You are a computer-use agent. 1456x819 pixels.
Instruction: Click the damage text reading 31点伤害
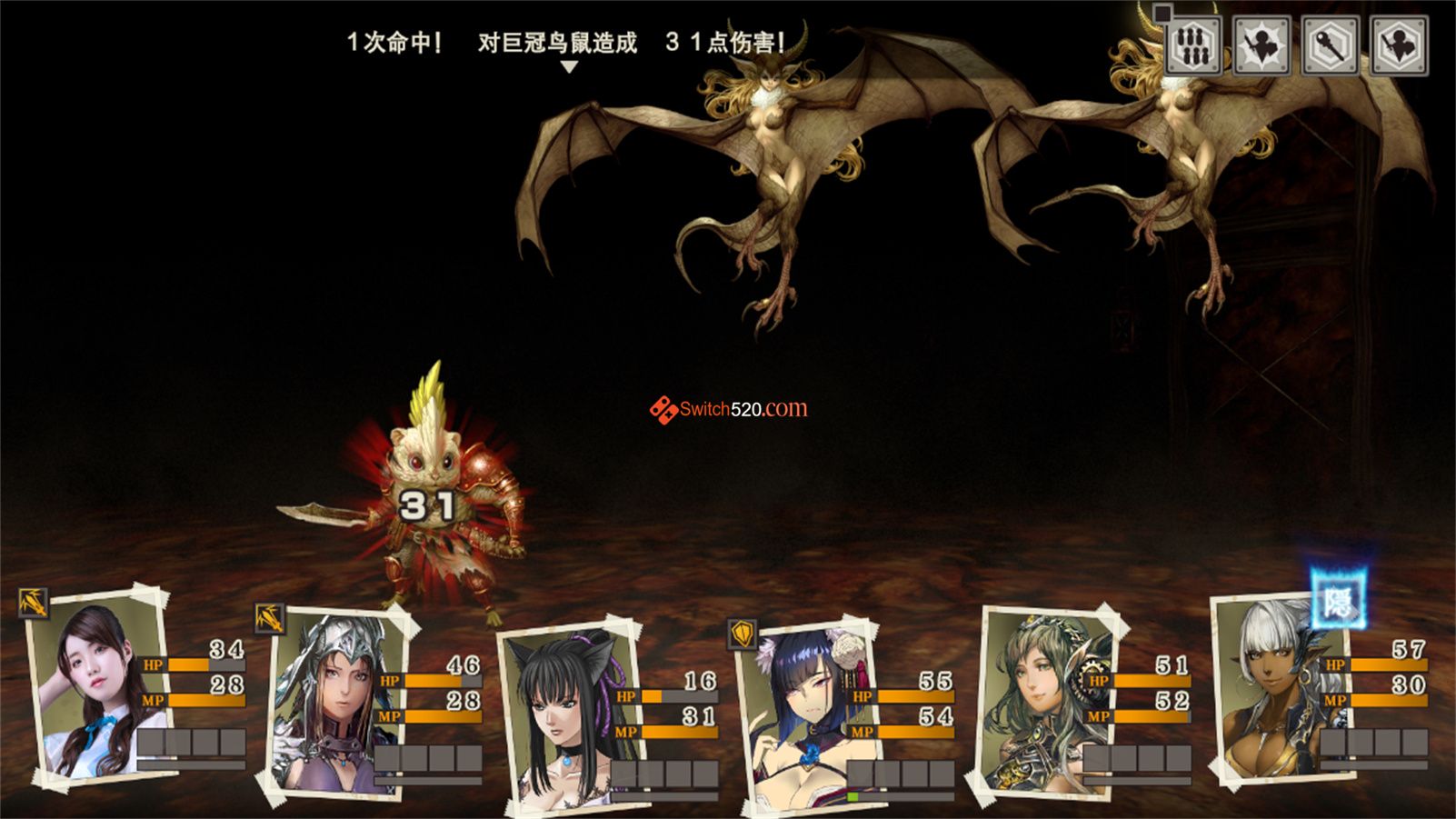tap(724, 41)
